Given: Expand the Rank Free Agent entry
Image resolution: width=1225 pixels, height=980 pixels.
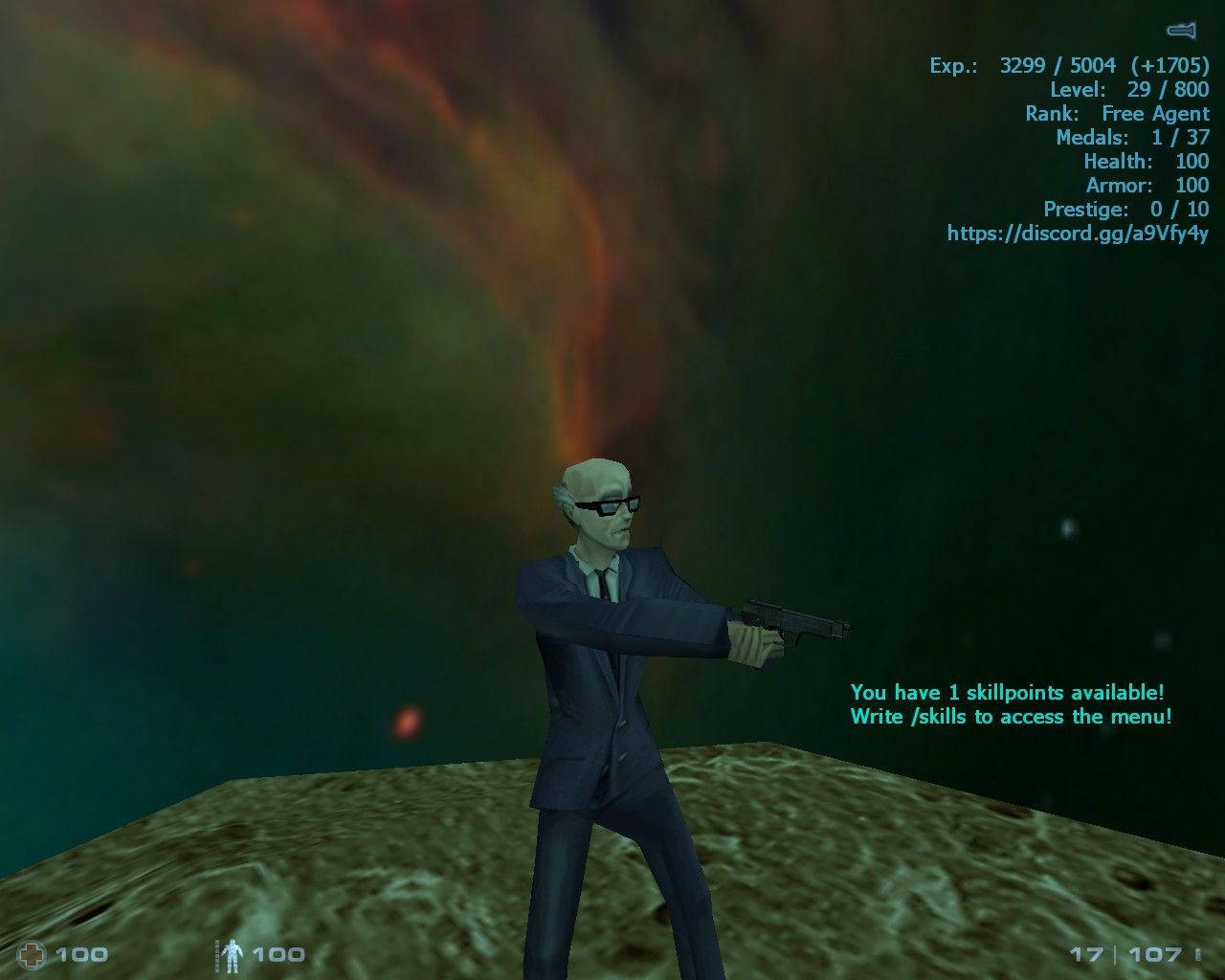Looking at the screenshot, I should point(1120,113).
